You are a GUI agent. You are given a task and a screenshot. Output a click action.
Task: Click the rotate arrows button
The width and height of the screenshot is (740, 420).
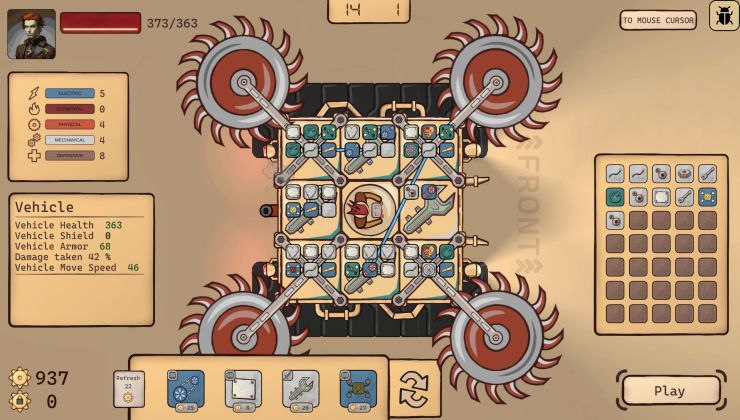(x=413, y=387)
